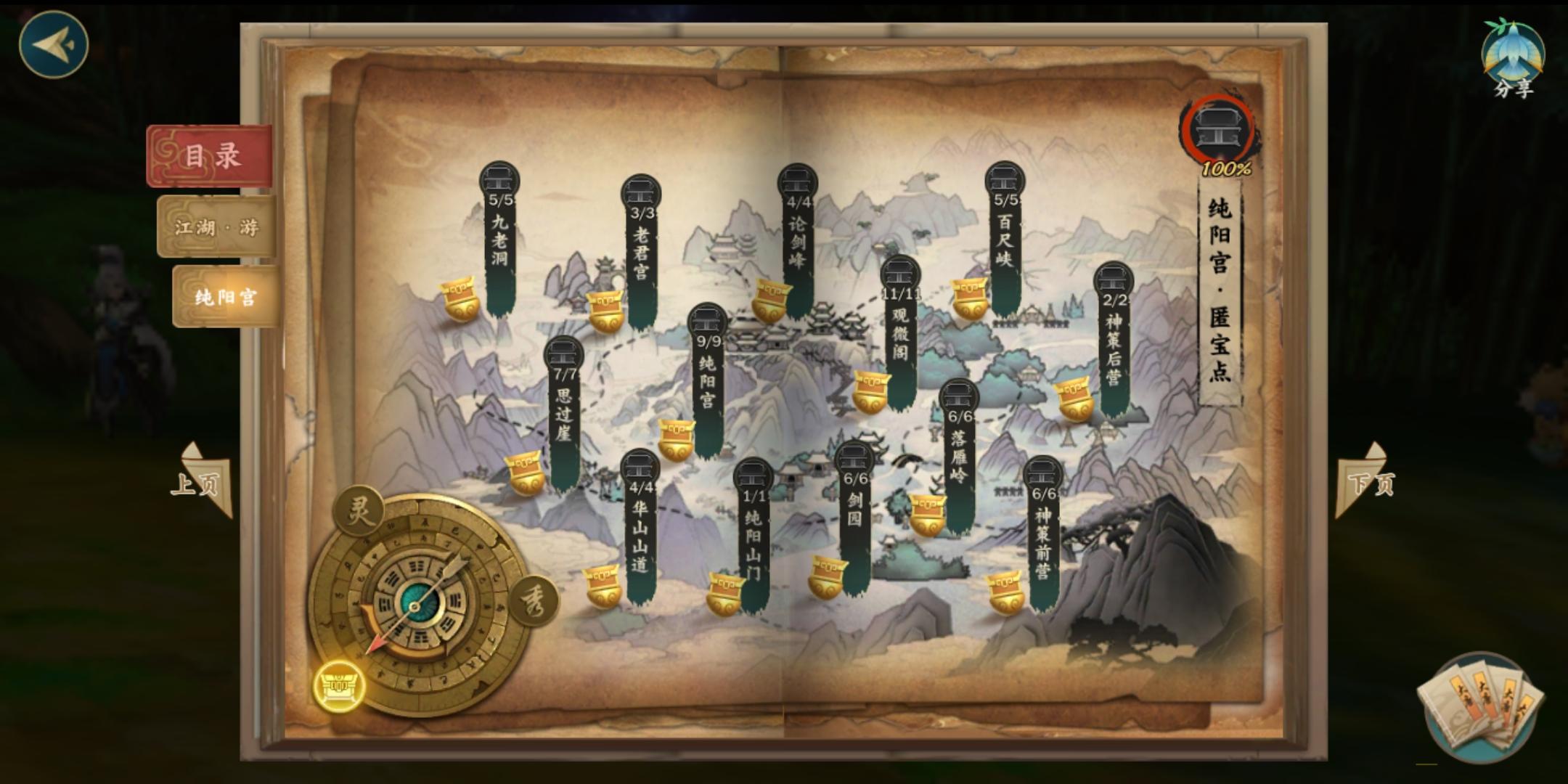Select the 观微阁 11/11 marker

click(x=900, y=290)
